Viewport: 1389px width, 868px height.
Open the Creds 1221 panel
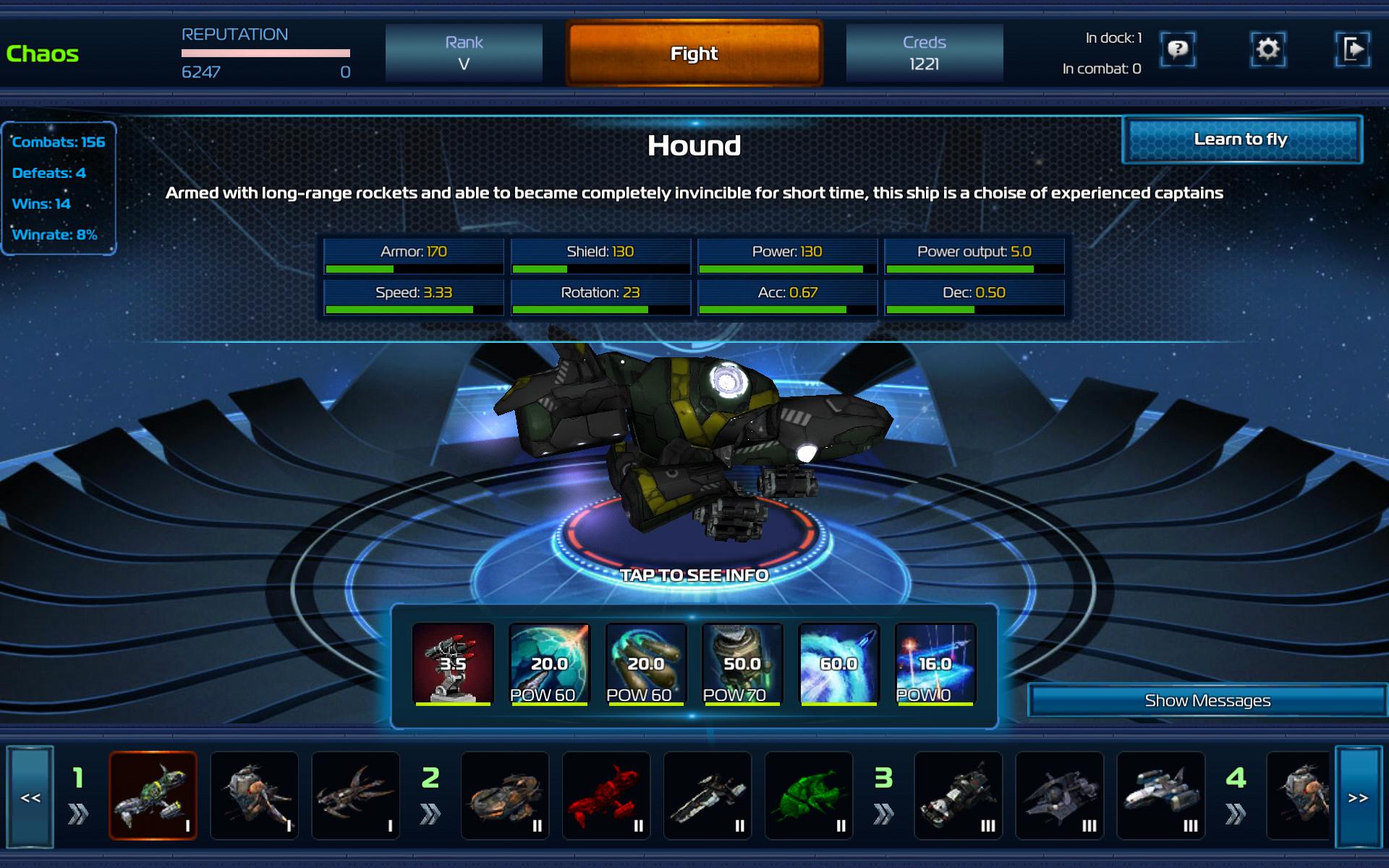tap(924, 54)
